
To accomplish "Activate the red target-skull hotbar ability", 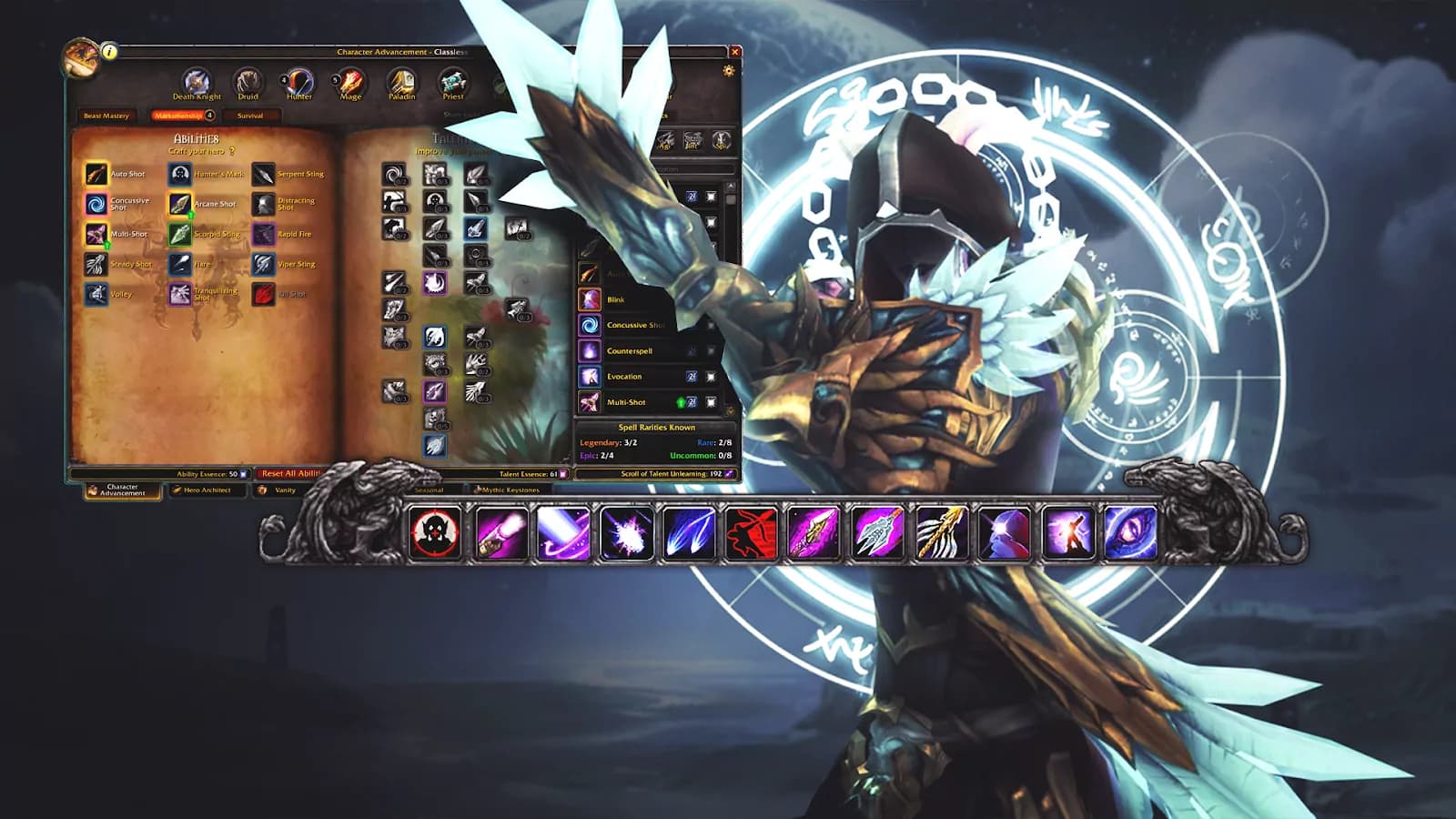I will tap(435, 532).
